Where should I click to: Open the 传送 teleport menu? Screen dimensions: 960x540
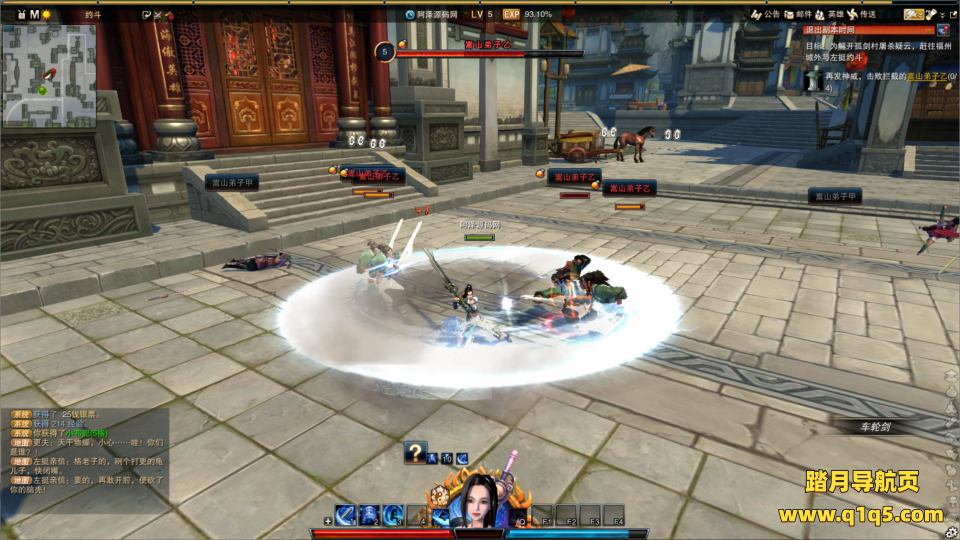[862, 14]
